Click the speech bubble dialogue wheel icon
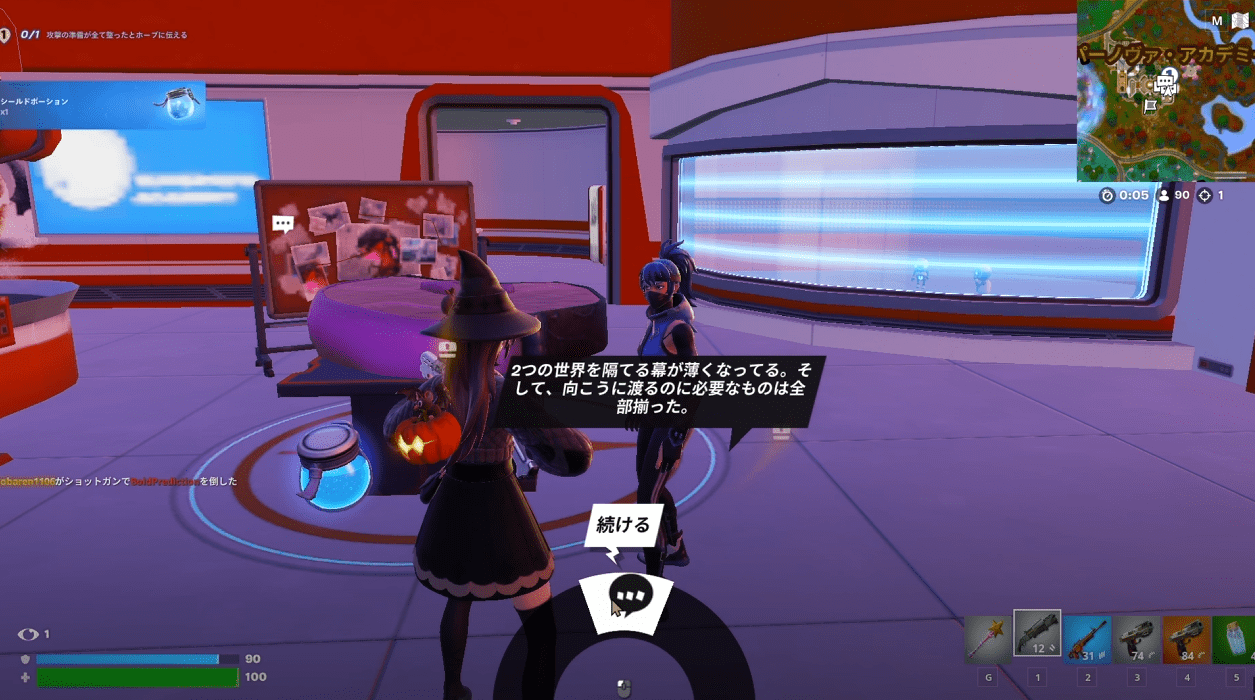 (x=631, y=595)
